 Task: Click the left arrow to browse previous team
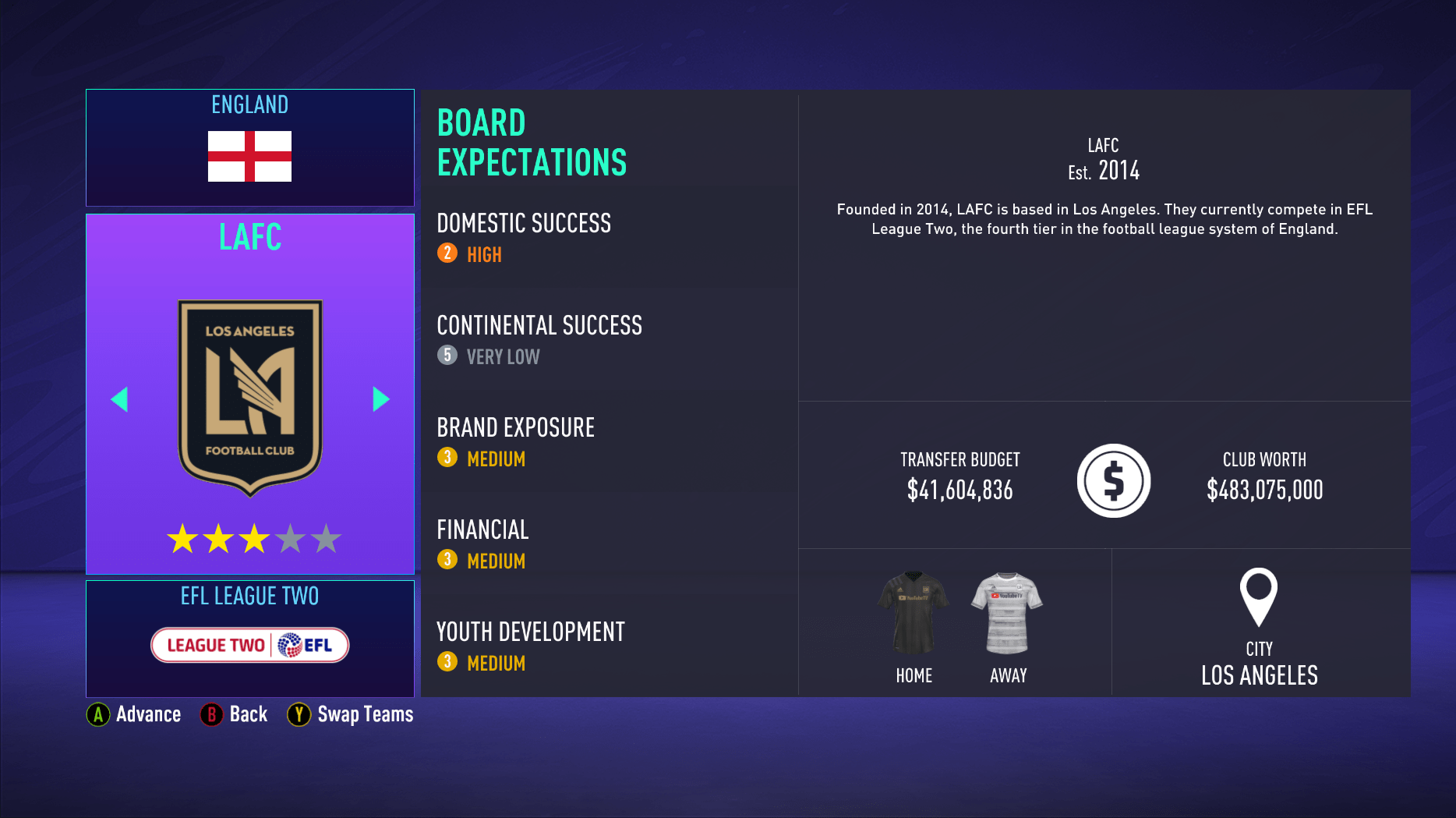pos(119,398)
